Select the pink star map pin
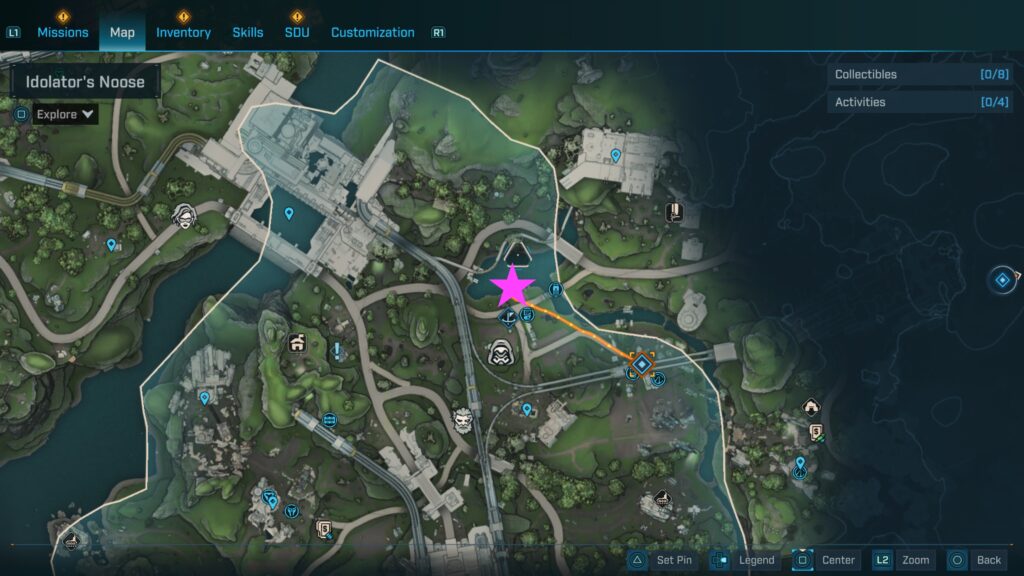Image resolution: width=1024 pixels, height=576 pixels. click(513, 286)
